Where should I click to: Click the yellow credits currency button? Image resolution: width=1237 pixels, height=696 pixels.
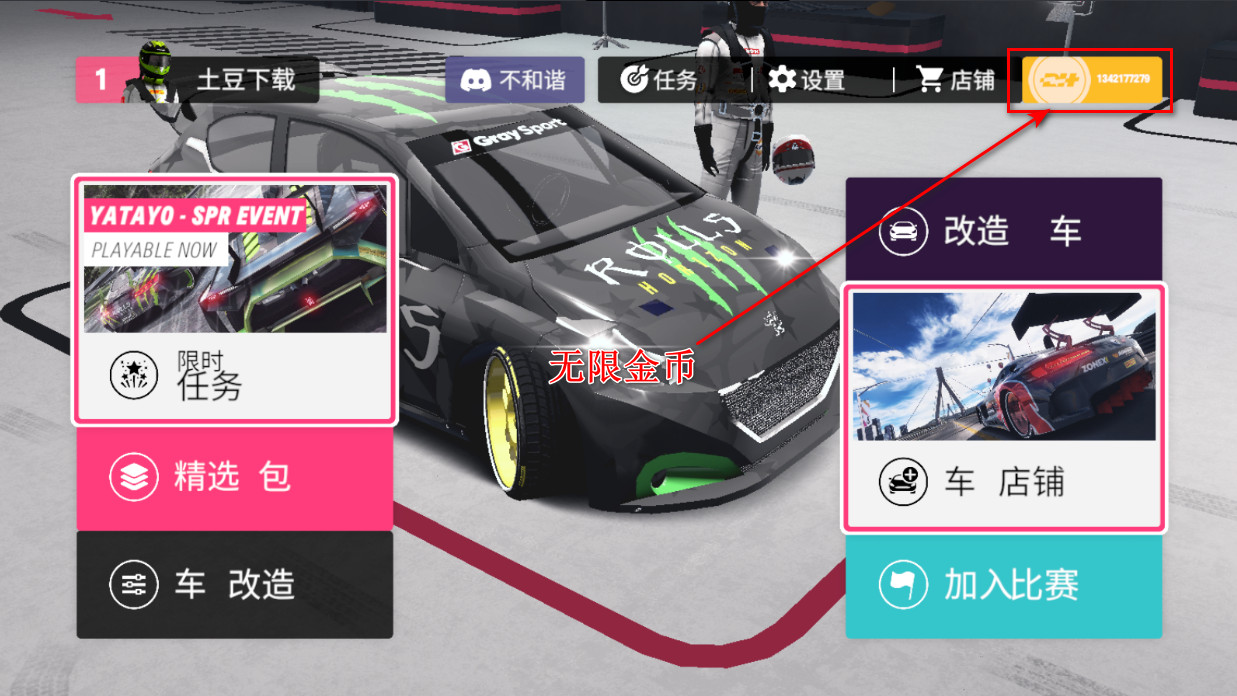(x=1092, y=80)
